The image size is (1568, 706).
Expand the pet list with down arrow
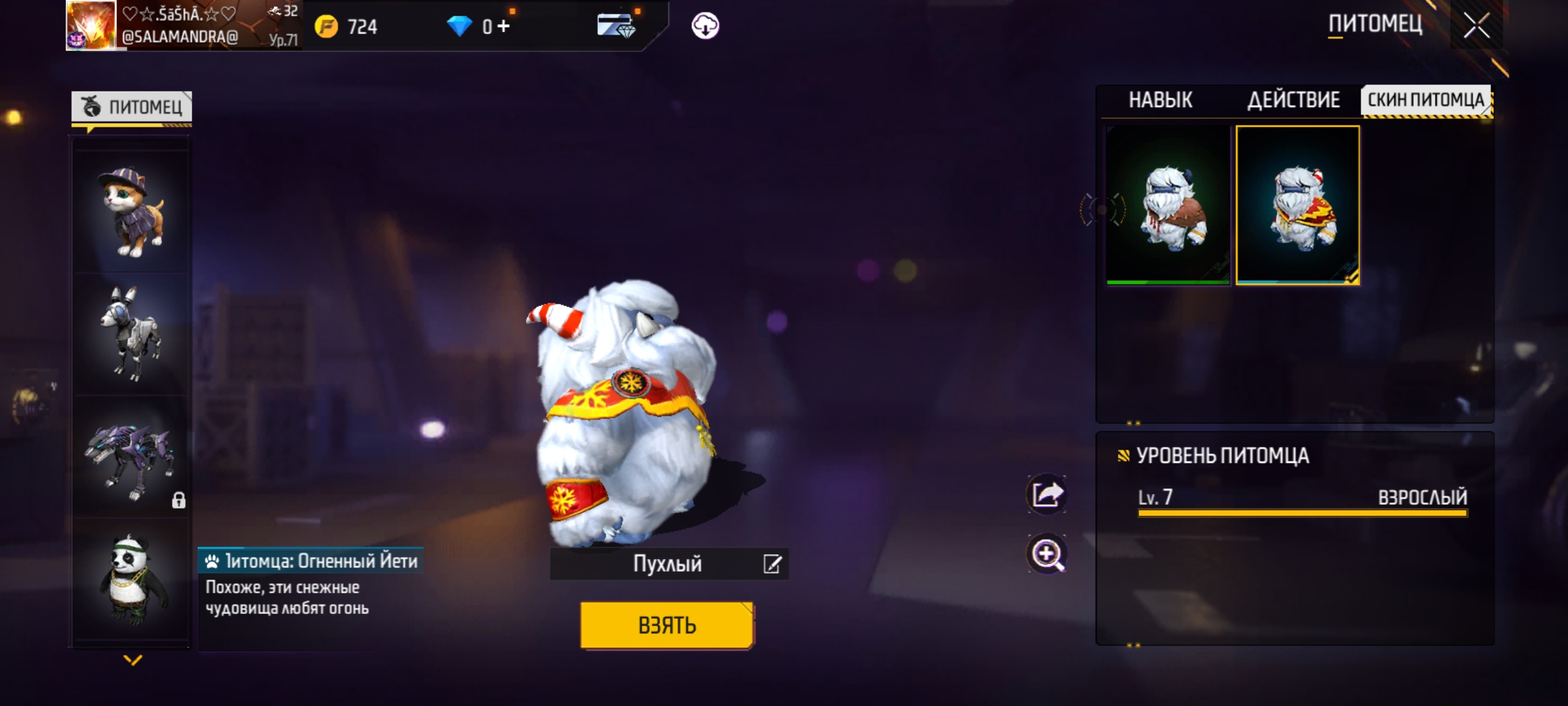pos(133,660)
